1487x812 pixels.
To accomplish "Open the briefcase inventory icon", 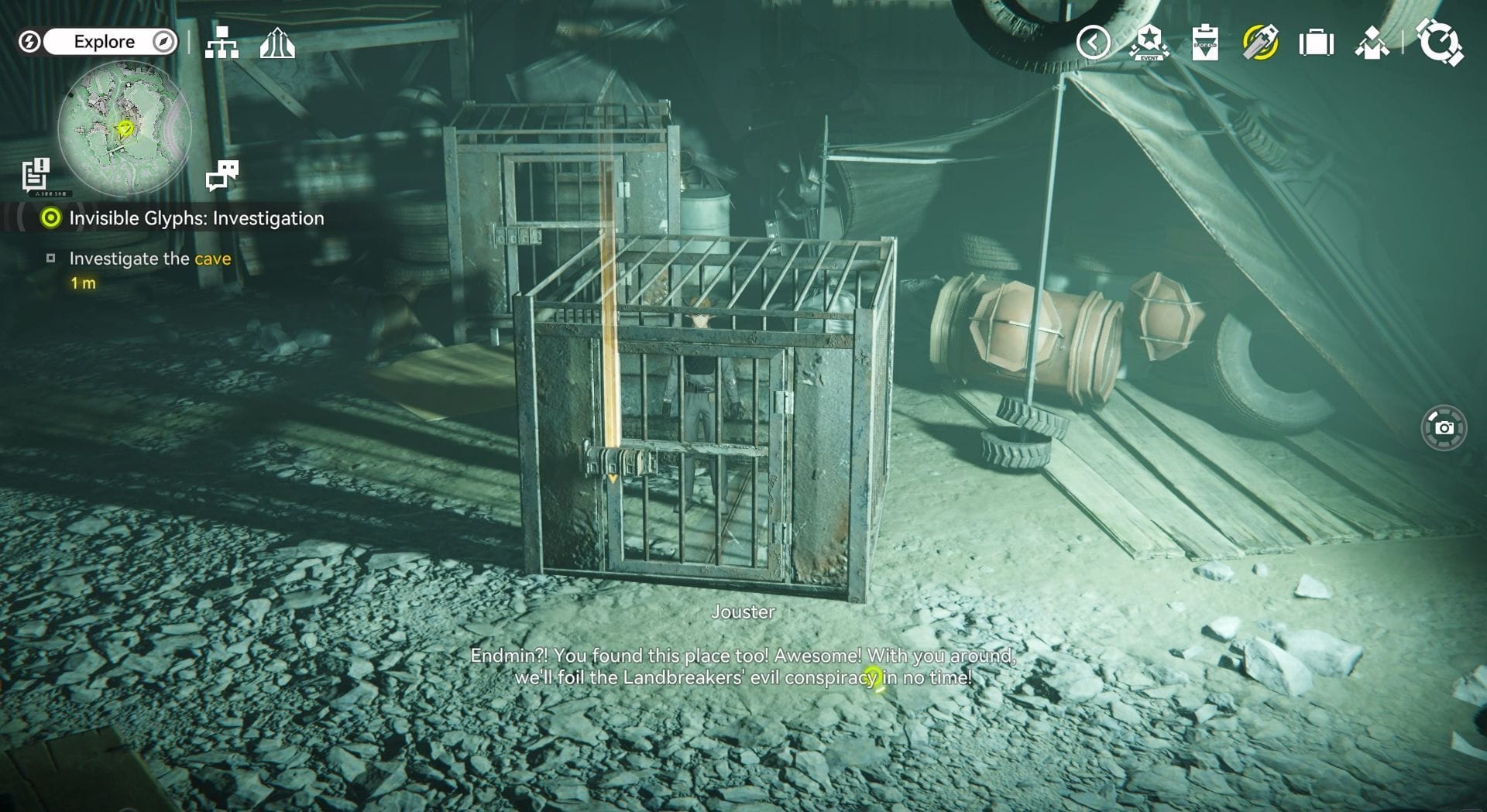I will (x=1316, y=43).
